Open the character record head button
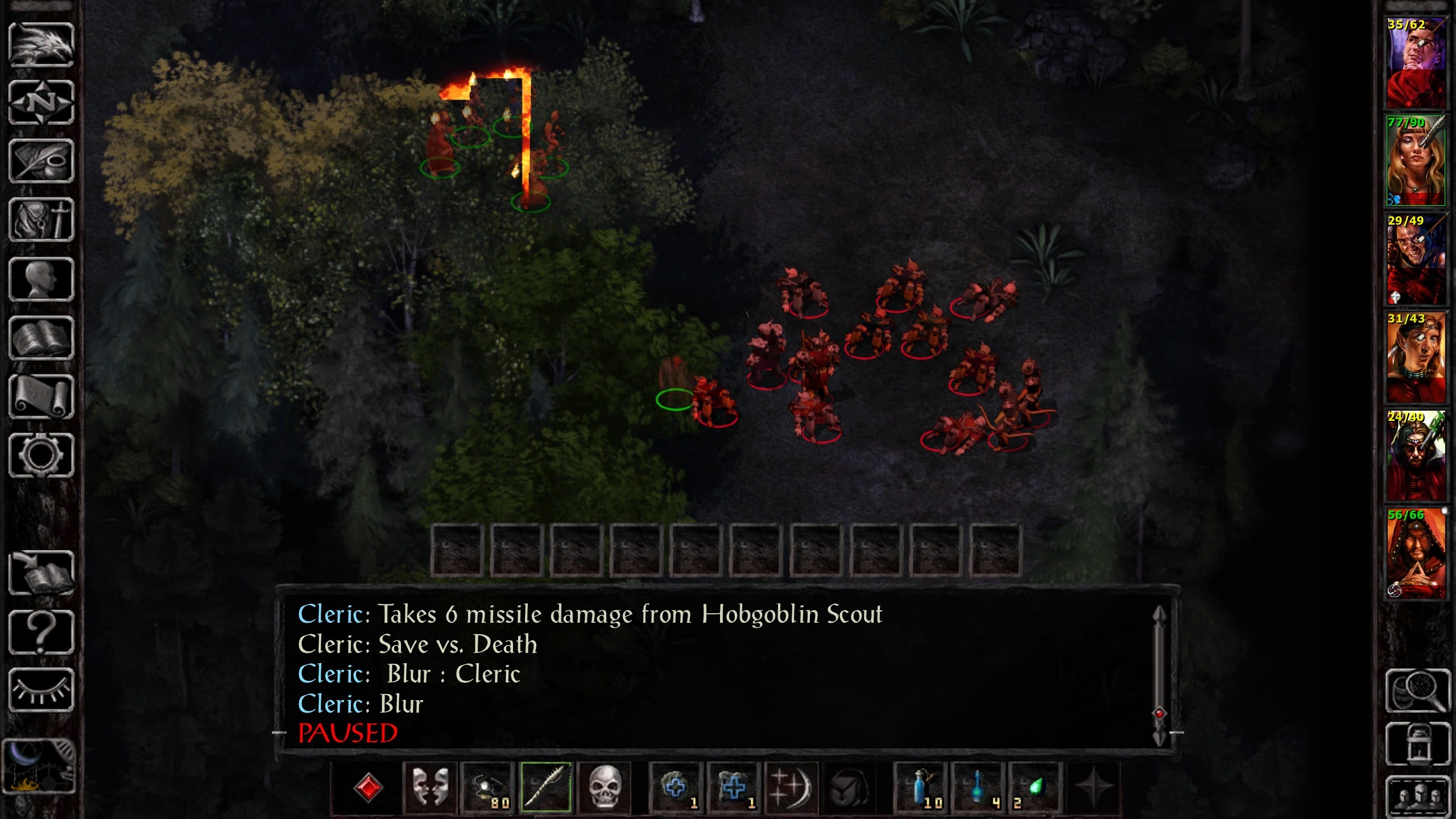The image size is (1456, 819). [x=42, y=279]
